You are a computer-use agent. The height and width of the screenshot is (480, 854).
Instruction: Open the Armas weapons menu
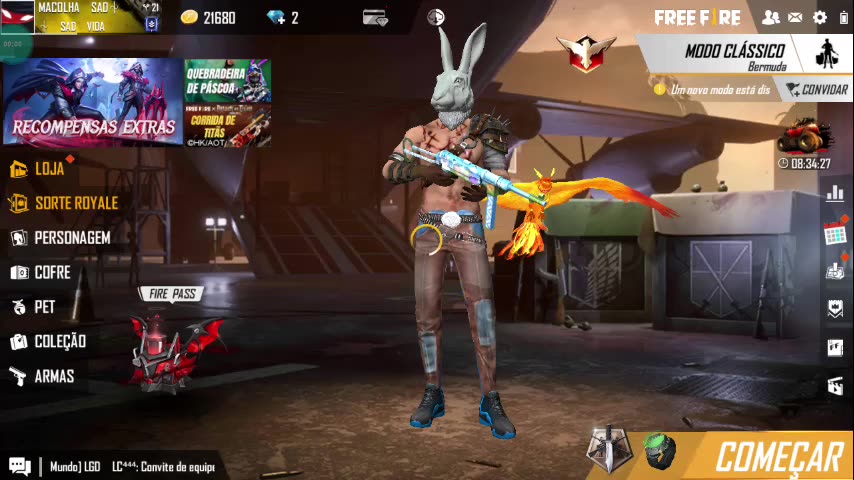coord(53,376)
